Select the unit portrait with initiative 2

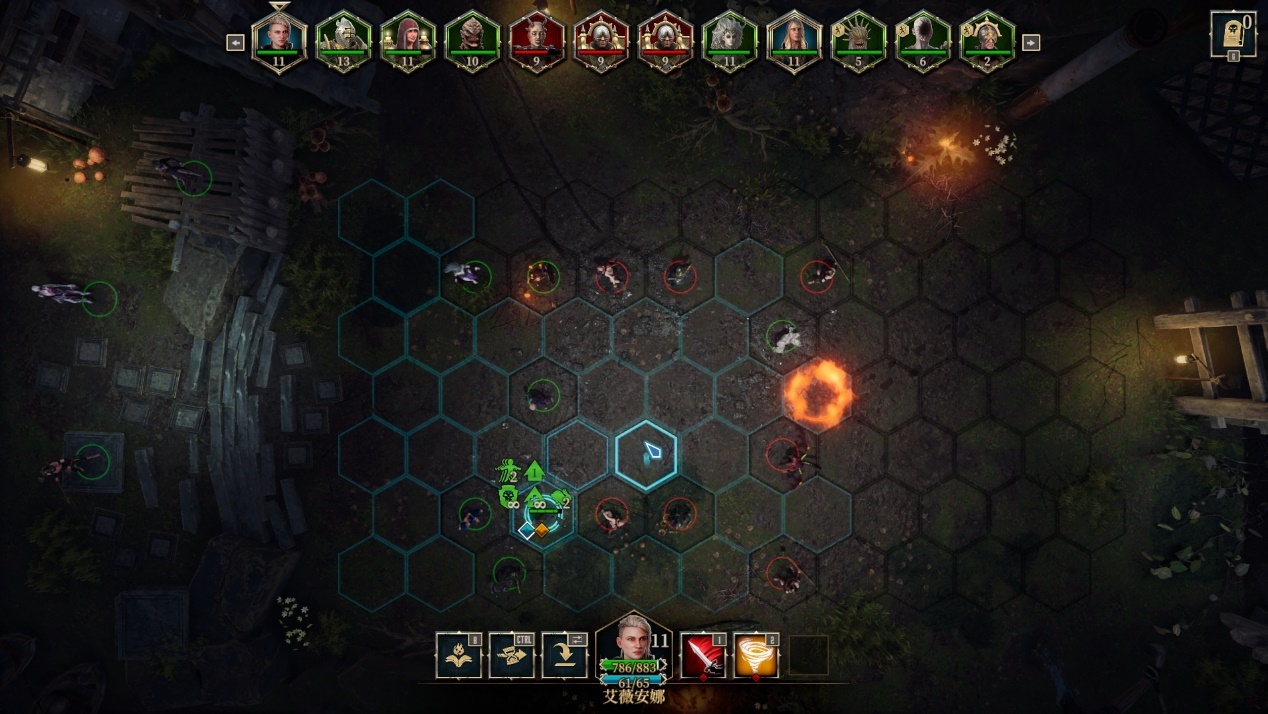point(987,40)
